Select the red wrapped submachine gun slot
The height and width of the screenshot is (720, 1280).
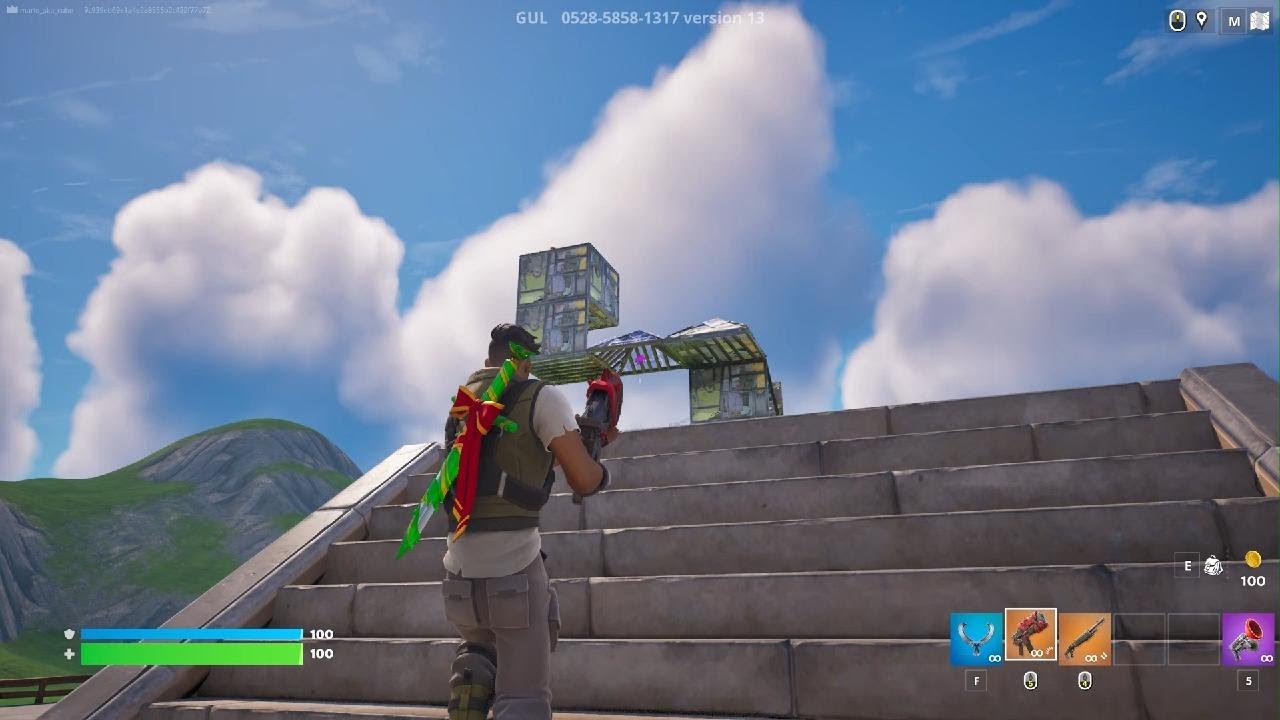1030,635
